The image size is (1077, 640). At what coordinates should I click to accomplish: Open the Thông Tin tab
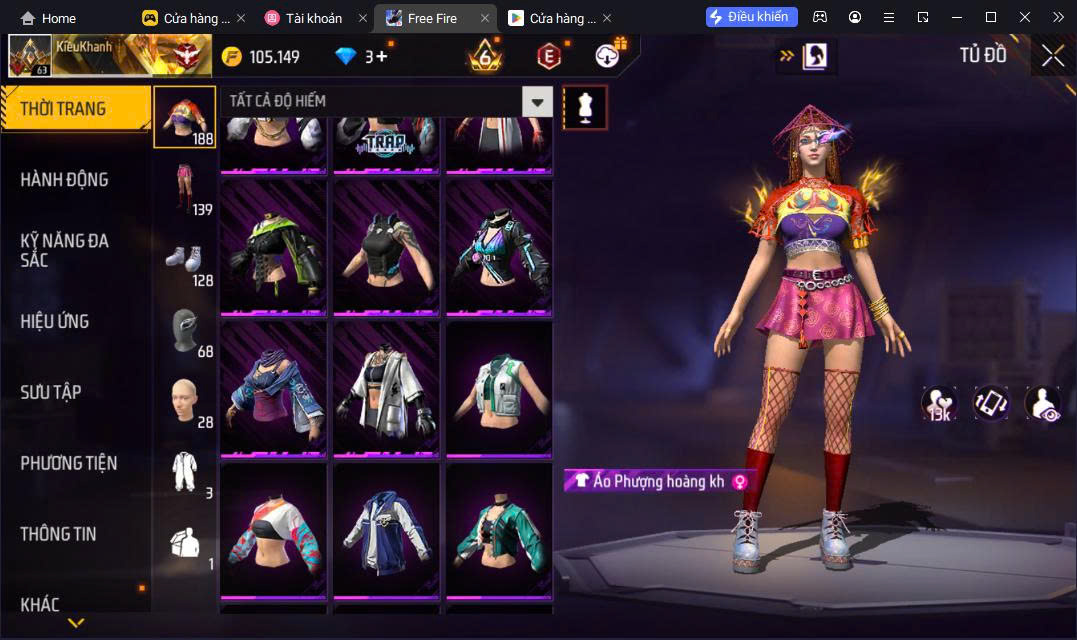pos(59,534)
